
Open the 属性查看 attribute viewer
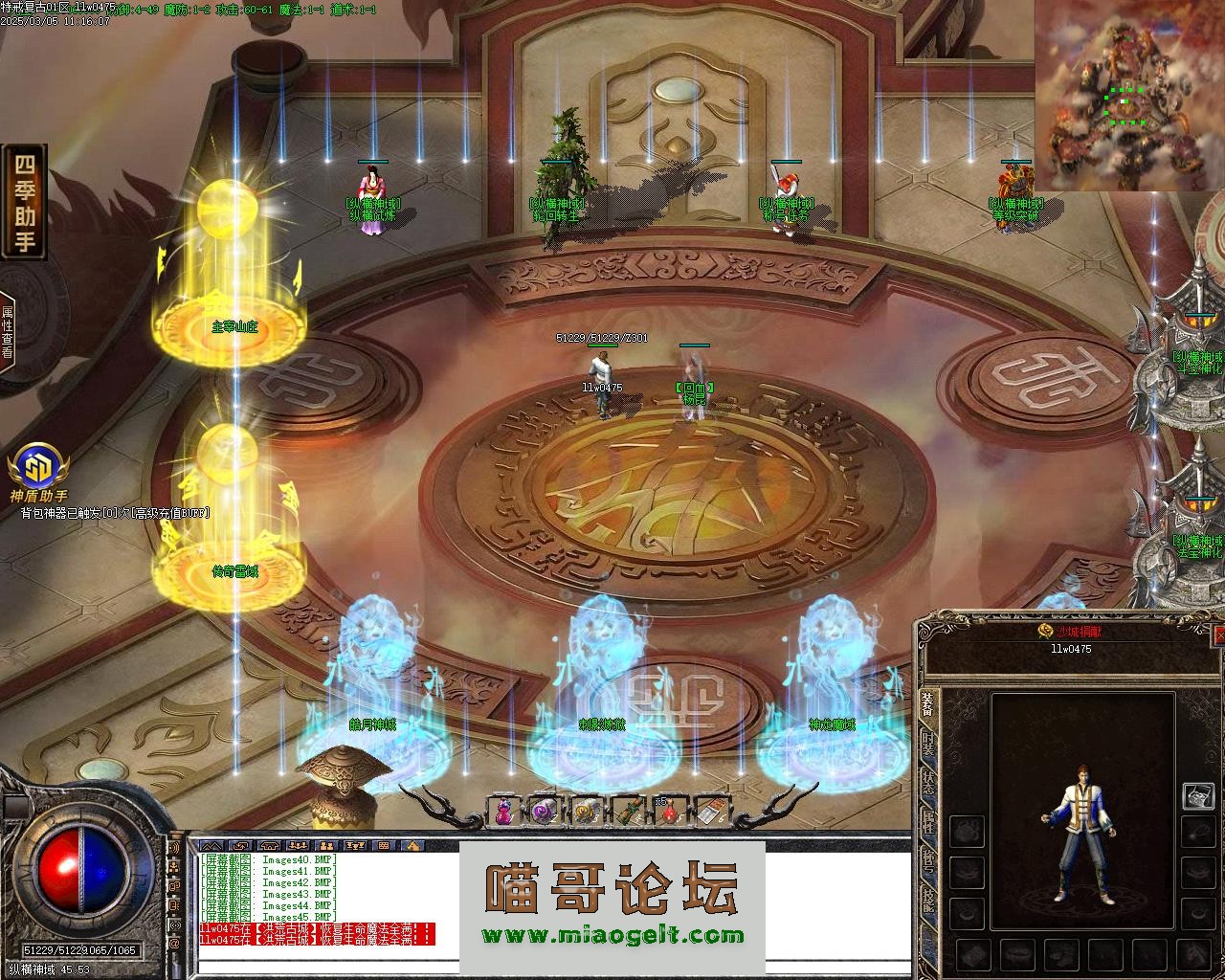tap(8, 331)
